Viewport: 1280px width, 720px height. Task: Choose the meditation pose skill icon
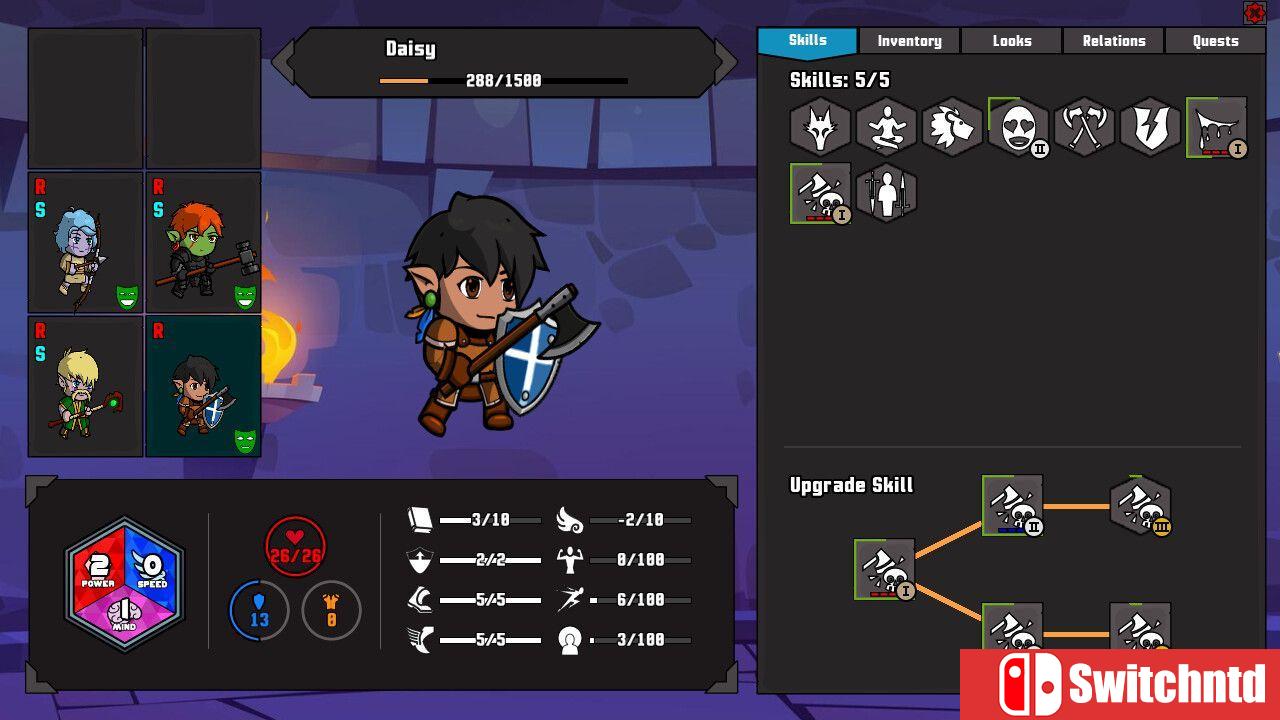[886, 127]
